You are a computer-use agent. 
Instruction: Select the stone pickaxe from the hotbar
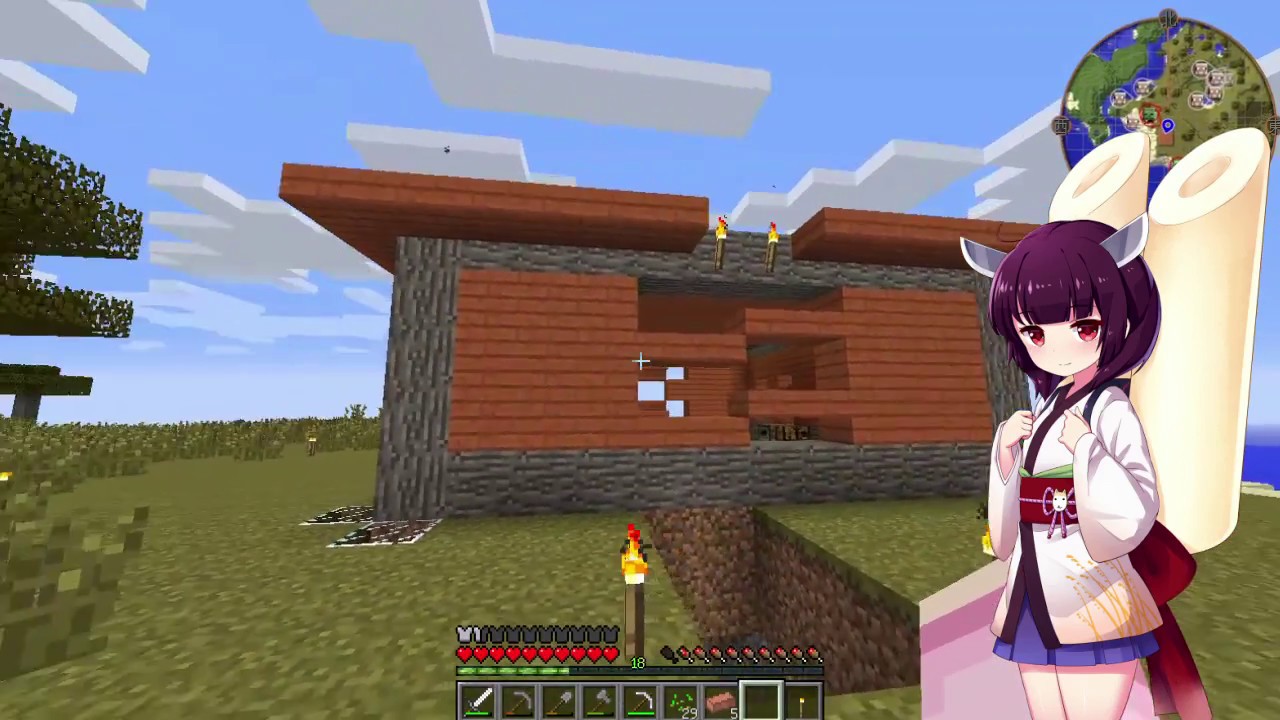click(x=518, y=700)
